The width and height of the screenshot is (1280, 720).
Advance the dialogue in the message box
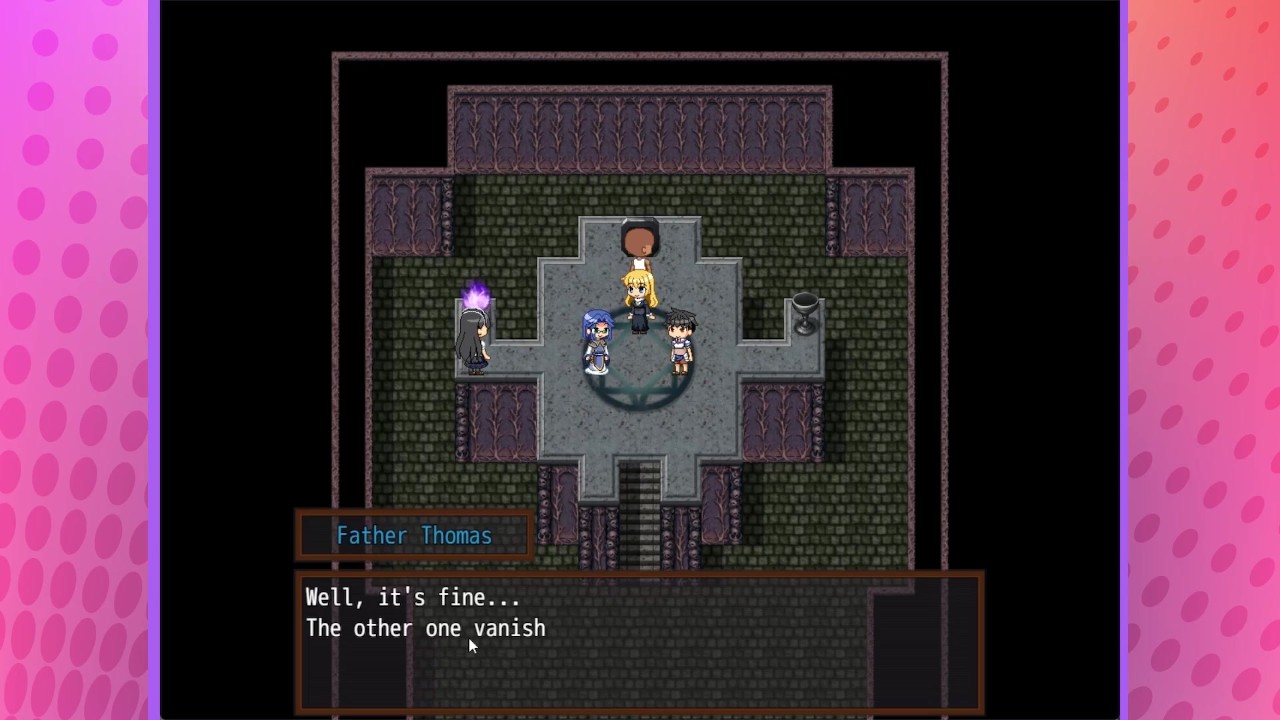tap(640, 641)
